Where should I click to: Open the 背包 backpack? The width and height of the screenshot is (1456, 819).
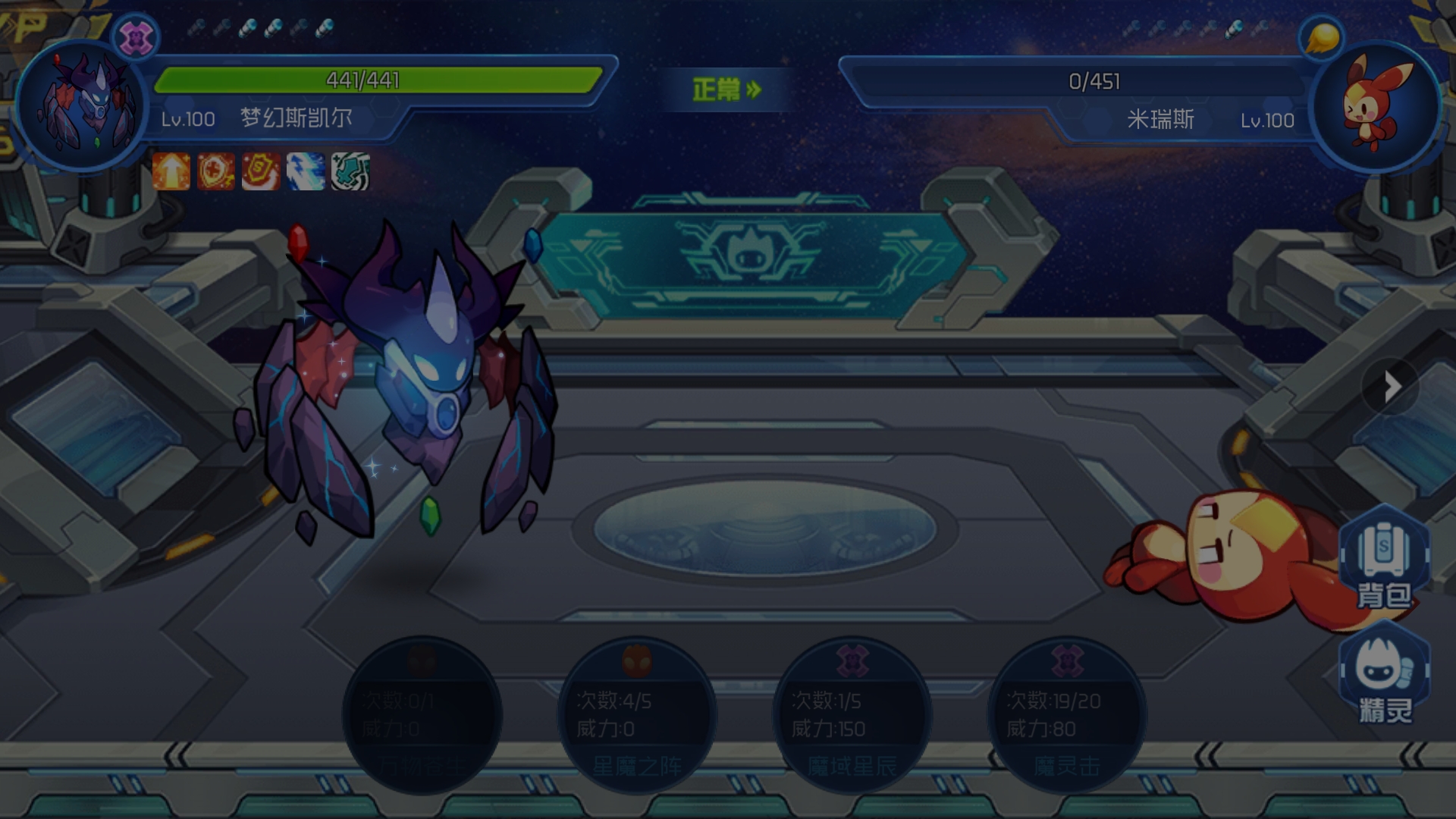tap(1384, 560)
